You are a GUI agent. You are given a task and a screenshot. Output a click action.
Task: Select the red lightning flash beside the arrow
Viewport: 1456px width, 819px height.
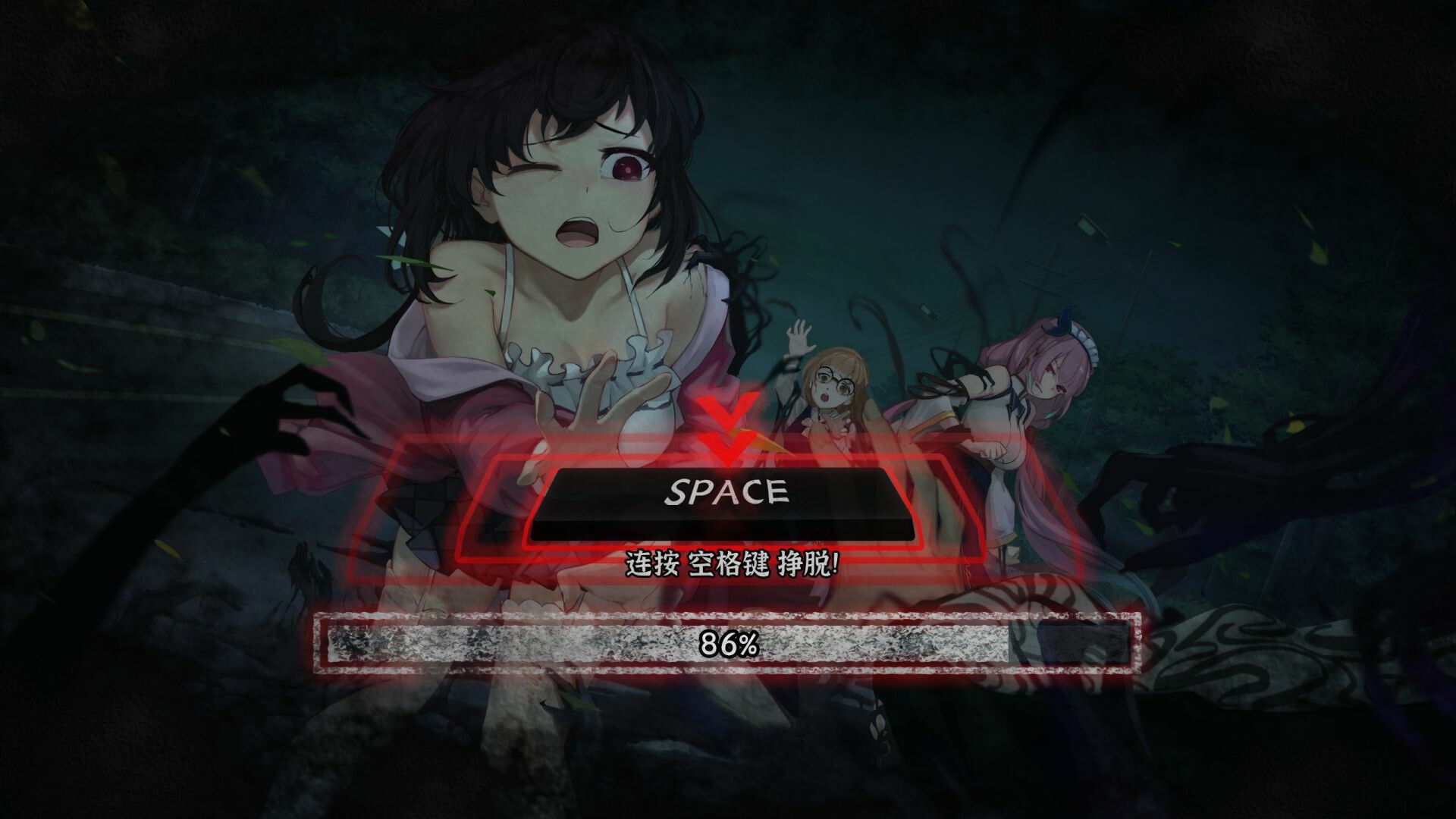click(766, 440)
